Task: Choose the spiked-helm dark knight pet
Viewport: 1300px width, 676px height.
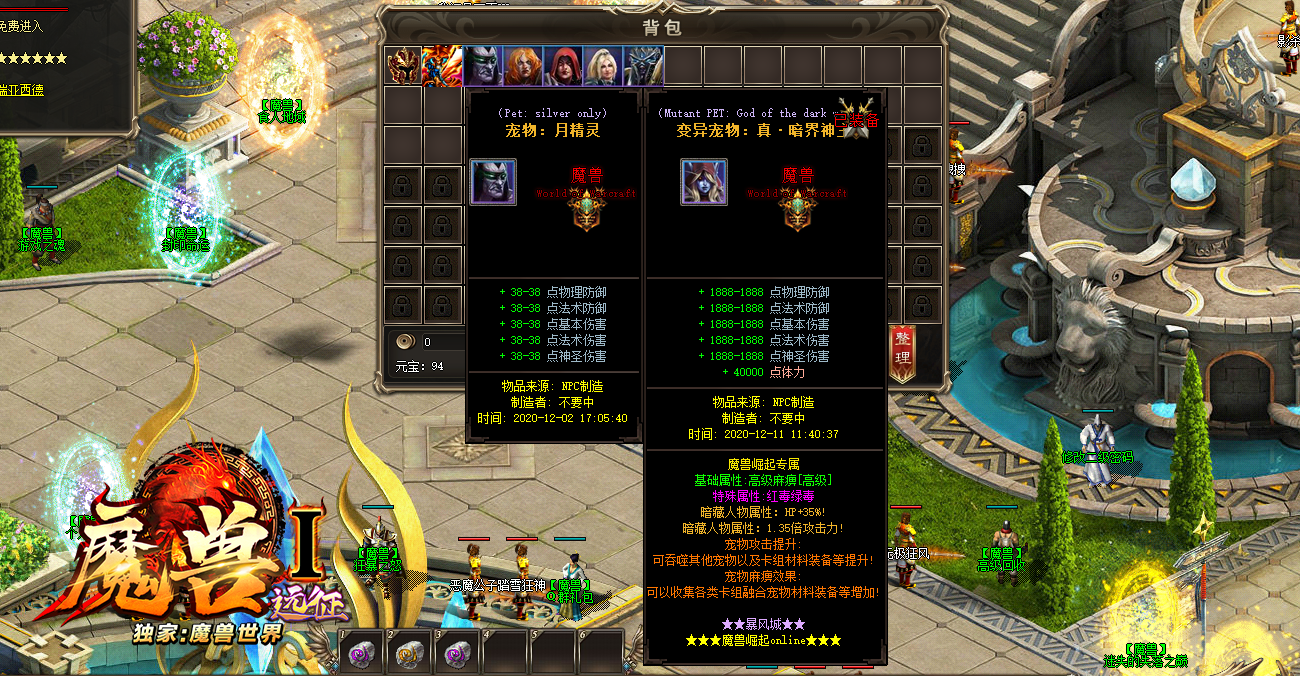Action: click(x=643, y=66)
